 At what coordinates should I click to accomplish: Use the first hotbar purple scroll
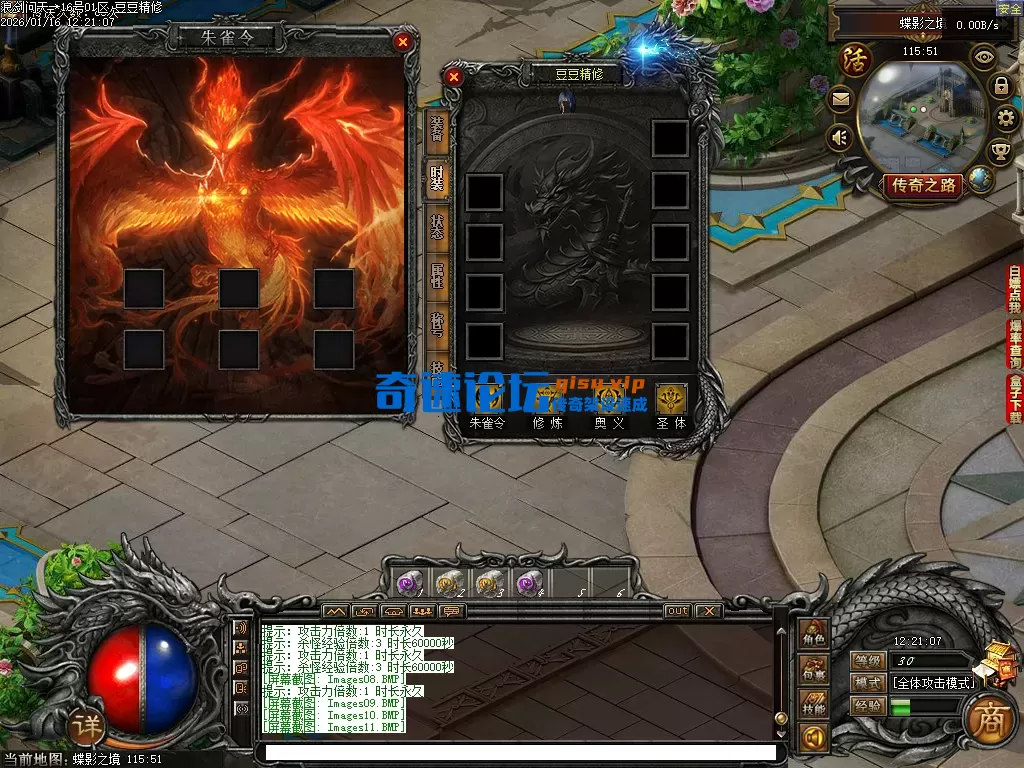pyautogui.click(x=407, y=583)
